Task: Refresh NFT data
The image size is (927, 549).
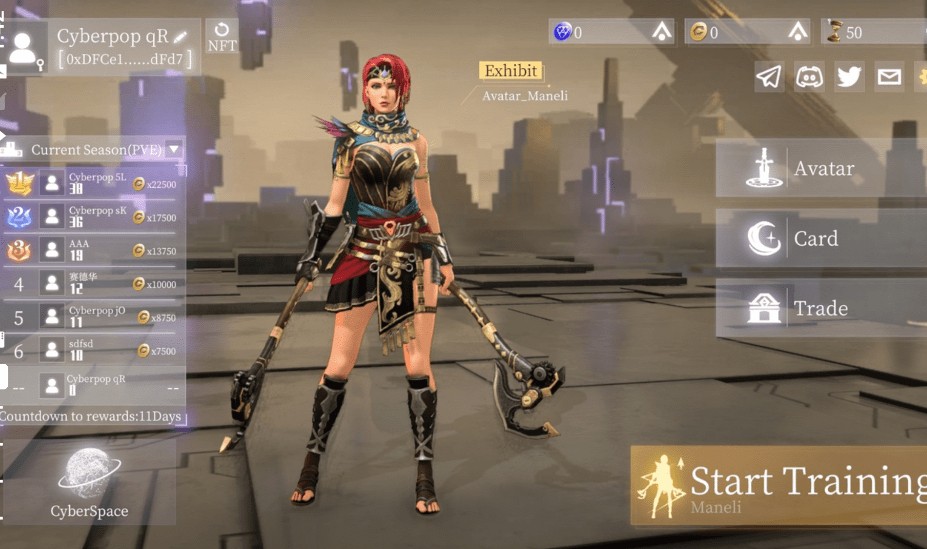Action: click(x=222, y=35)
